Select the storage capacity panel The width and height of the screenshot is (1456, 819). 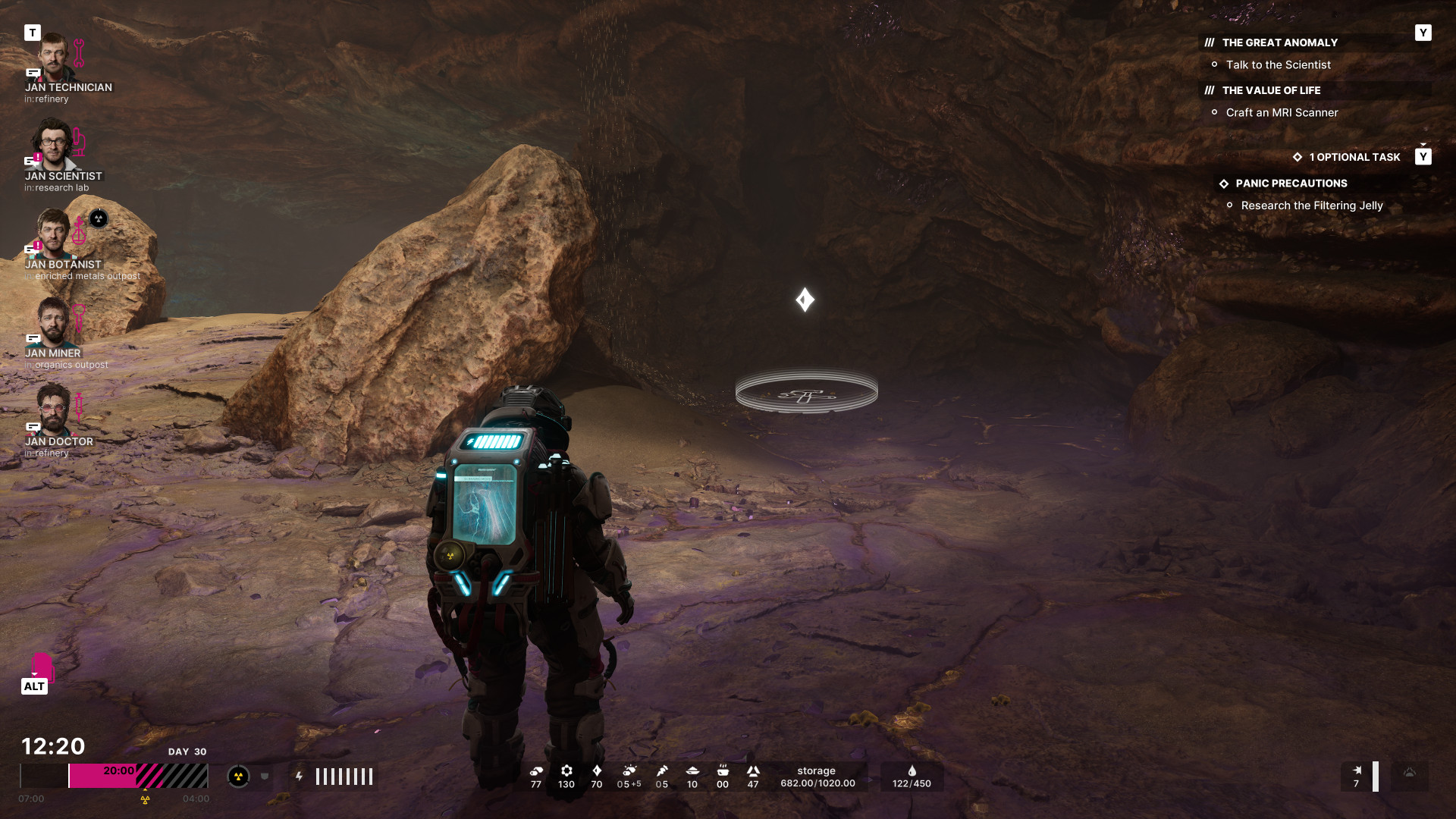[817, 777]
